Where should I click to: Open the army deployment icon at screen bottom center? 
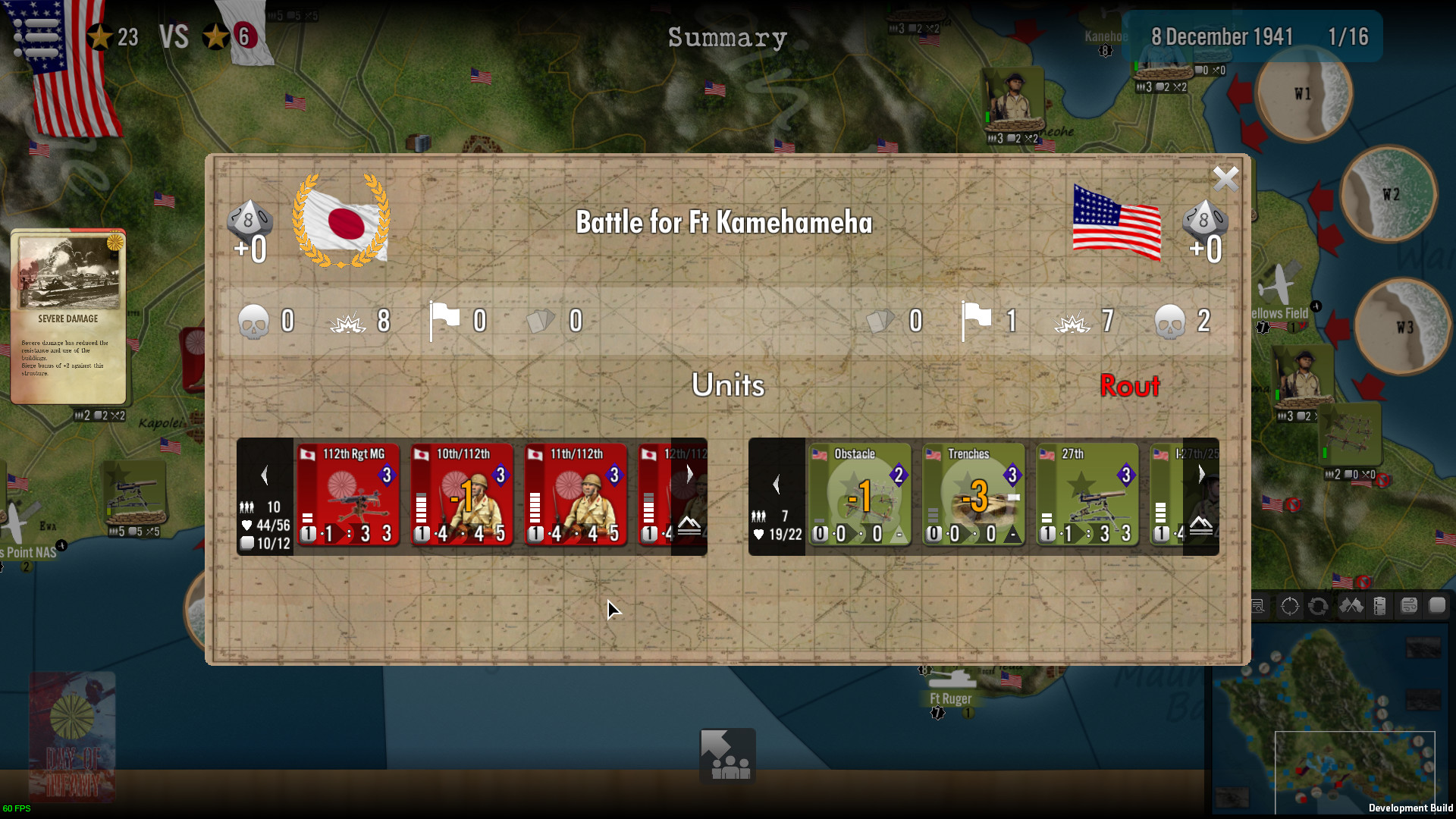727,755
